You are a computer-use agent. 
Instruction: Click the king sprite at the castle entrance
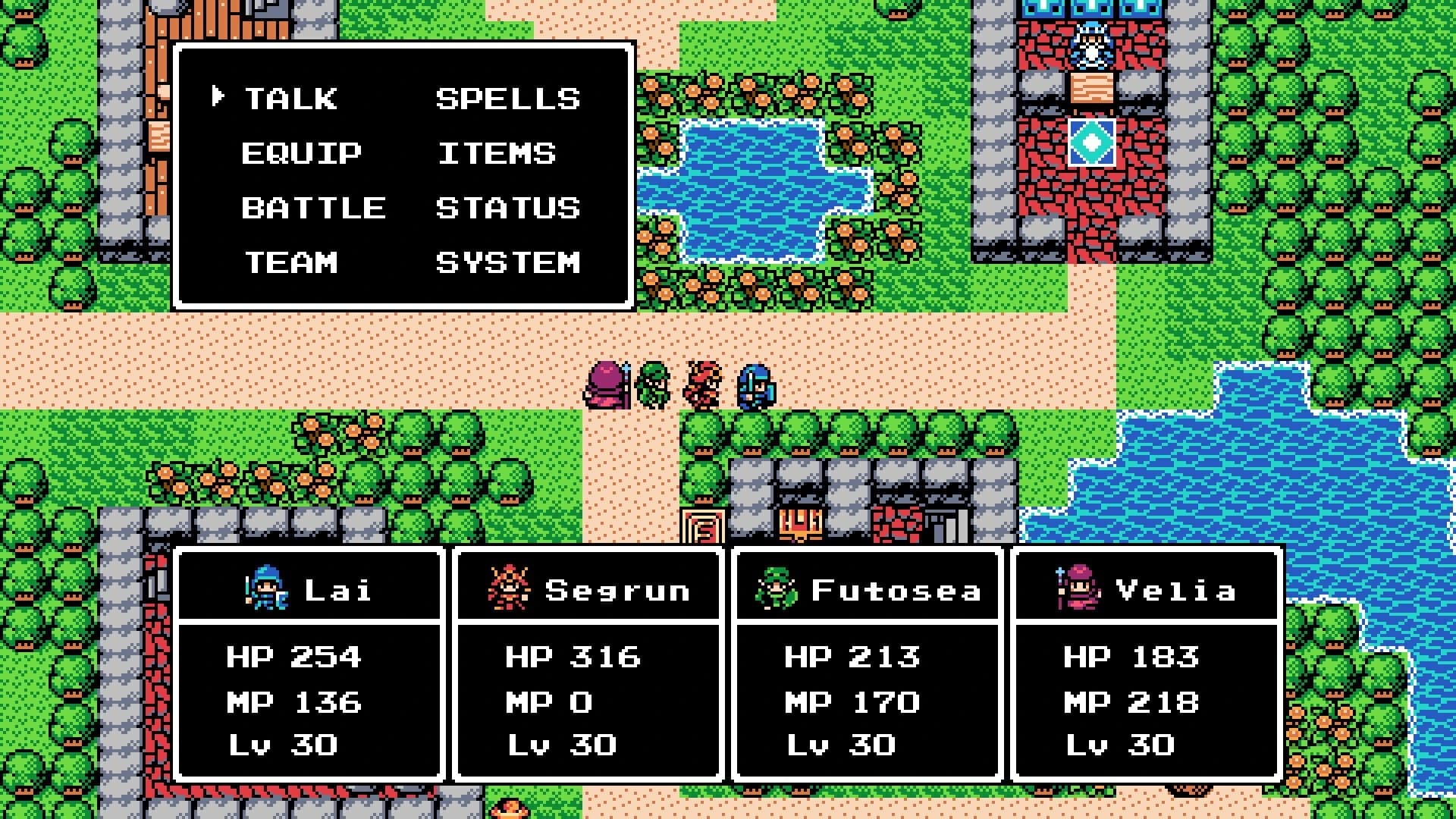pyautogui.click(x=1090, y=45)
